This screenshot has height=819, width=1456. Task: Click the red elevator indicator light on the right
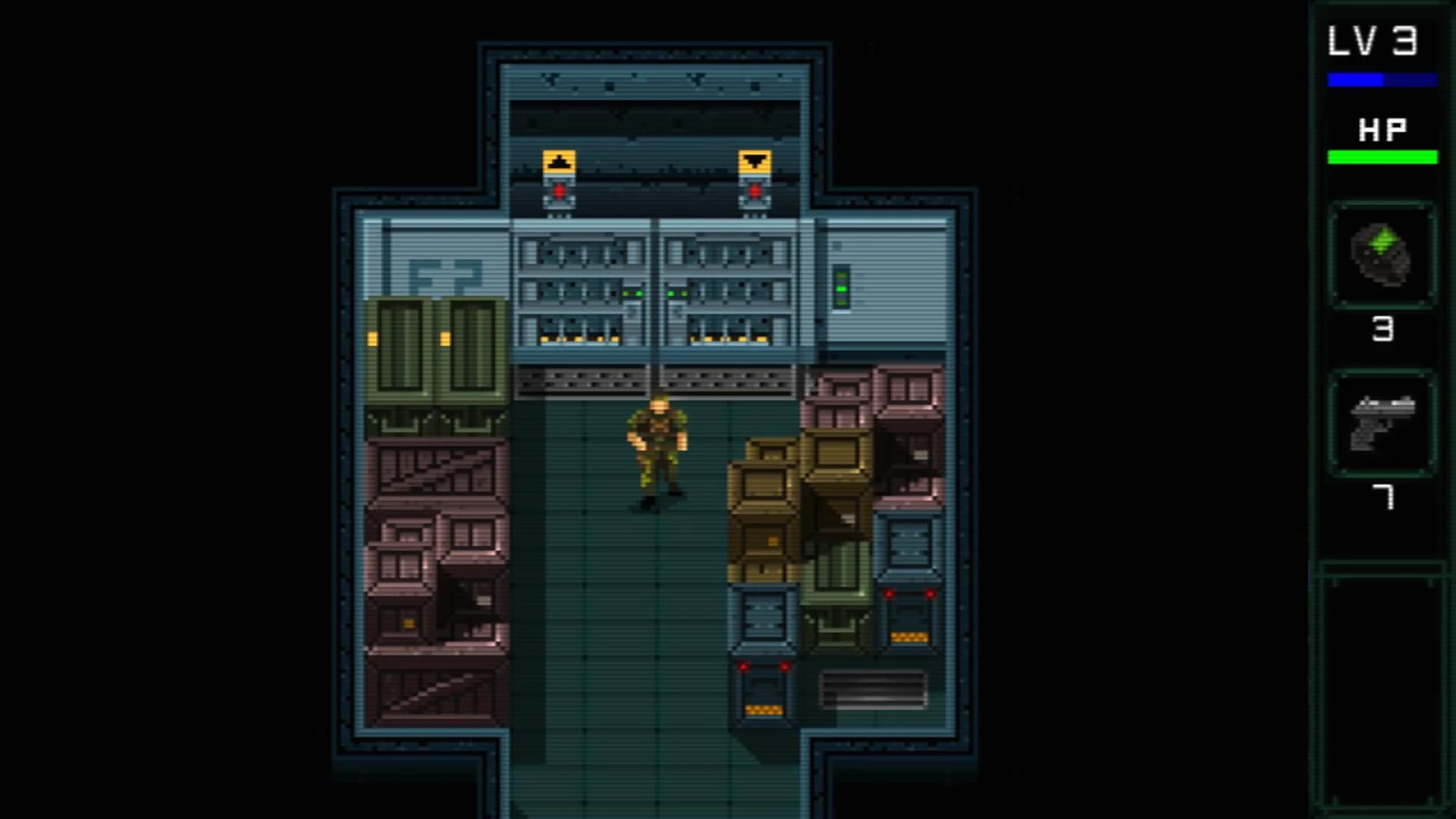click(x=755, y=192)
